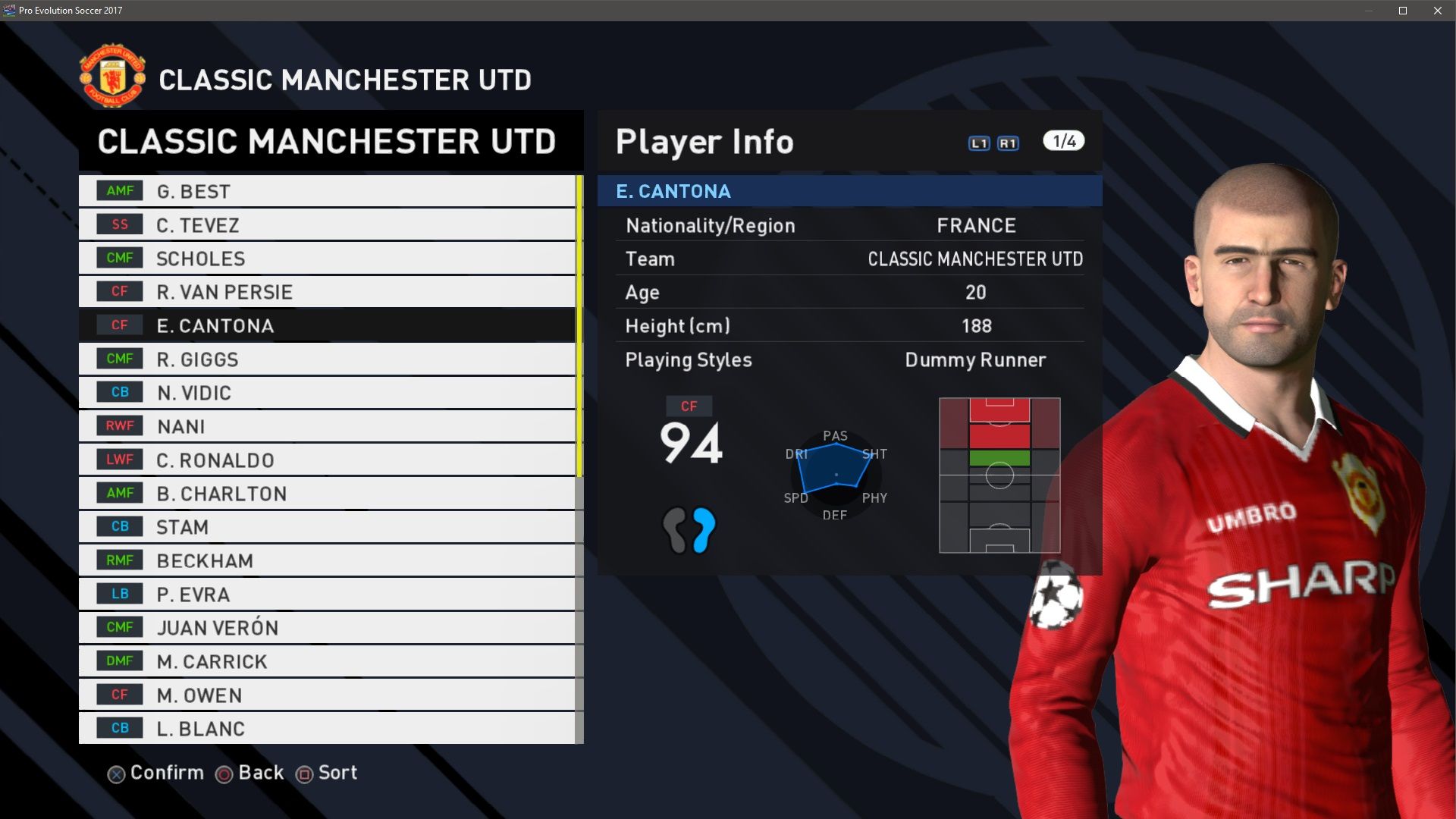
Task: Choose B. Charlton in the roster
Action: 326,494
